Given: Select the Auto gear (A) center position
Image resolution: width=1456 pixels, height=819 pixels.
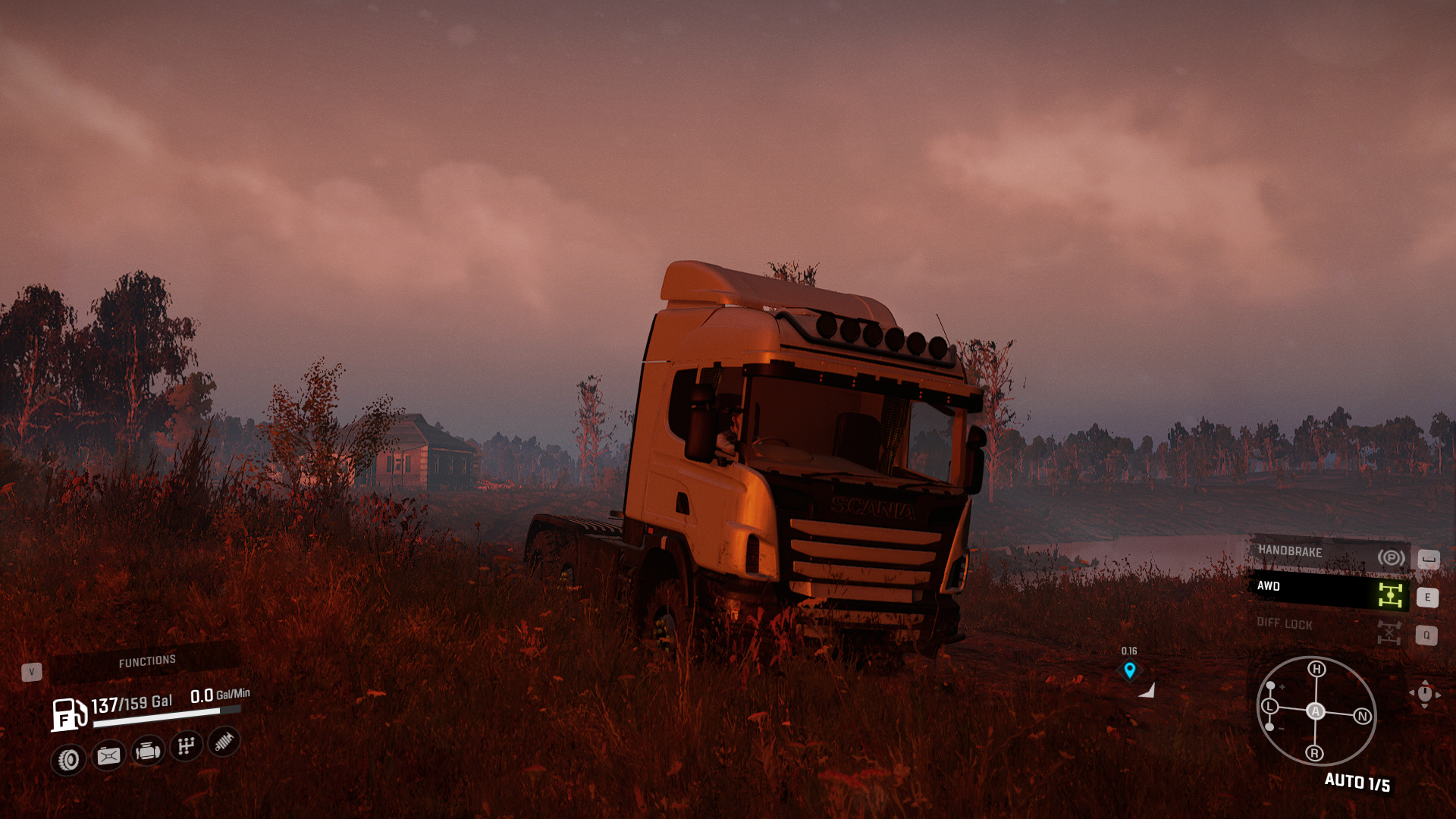Looking at the screenshot, I should [1316, 711].
